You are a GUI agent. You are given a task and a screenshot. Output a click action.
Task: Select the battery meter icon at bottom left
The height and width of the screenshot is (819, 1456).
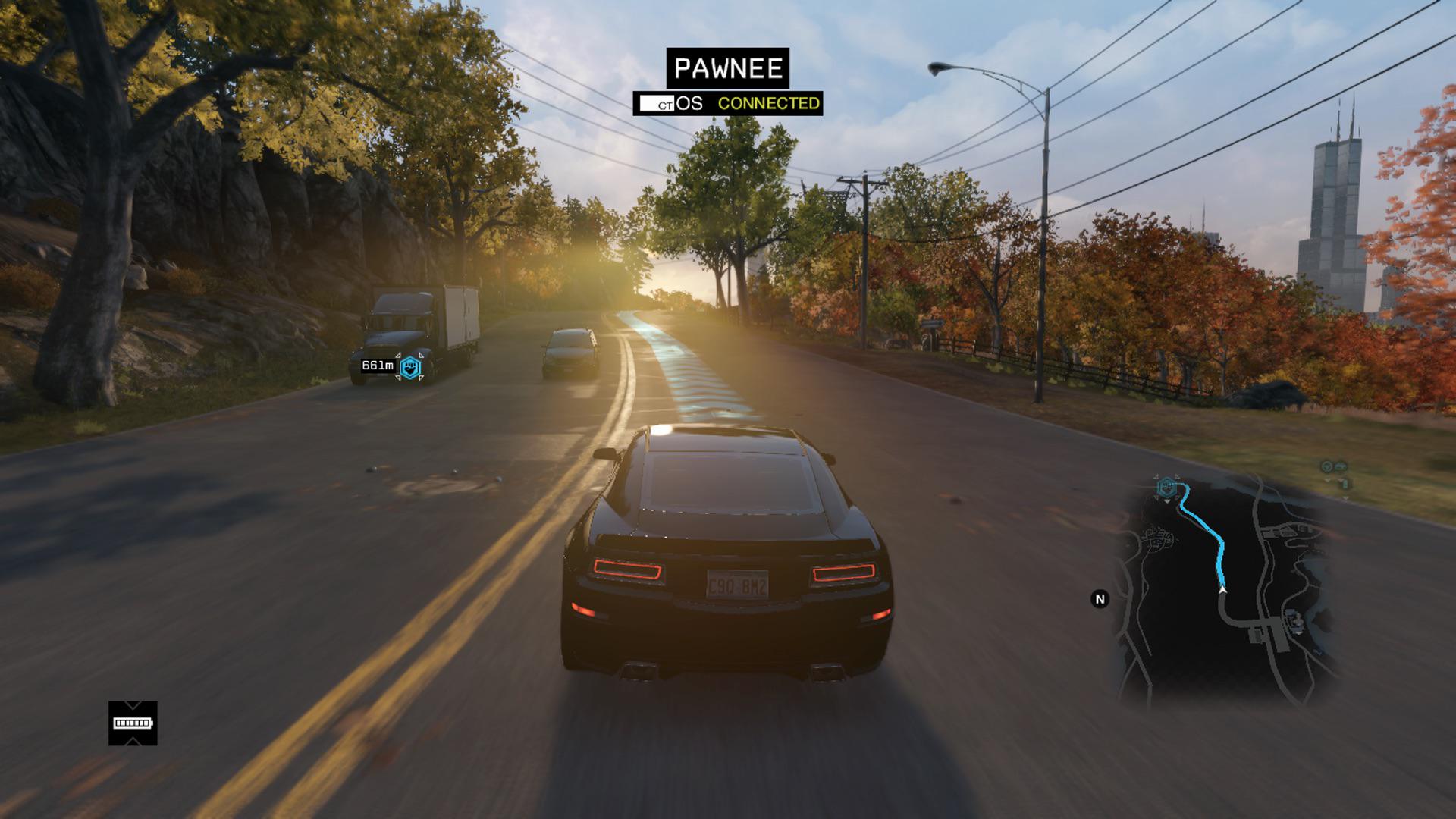pos(133,723)
